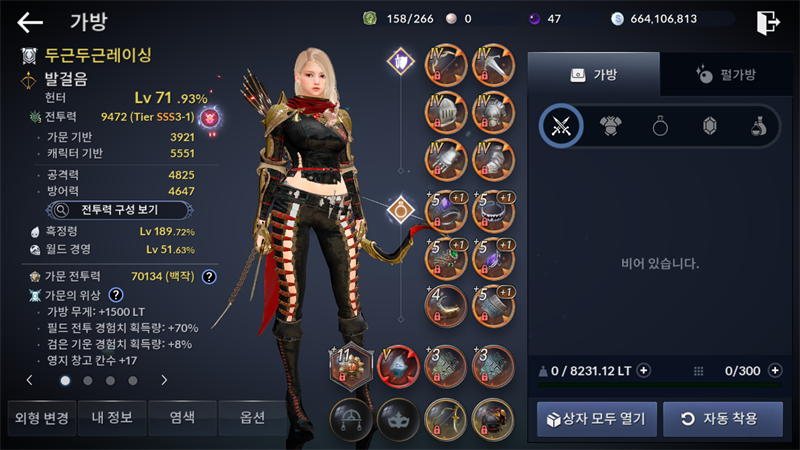The width and height of the screenshot is (800, 450).
Task: Click 상자 모두 열기 button
Action: tap(597, 418)
